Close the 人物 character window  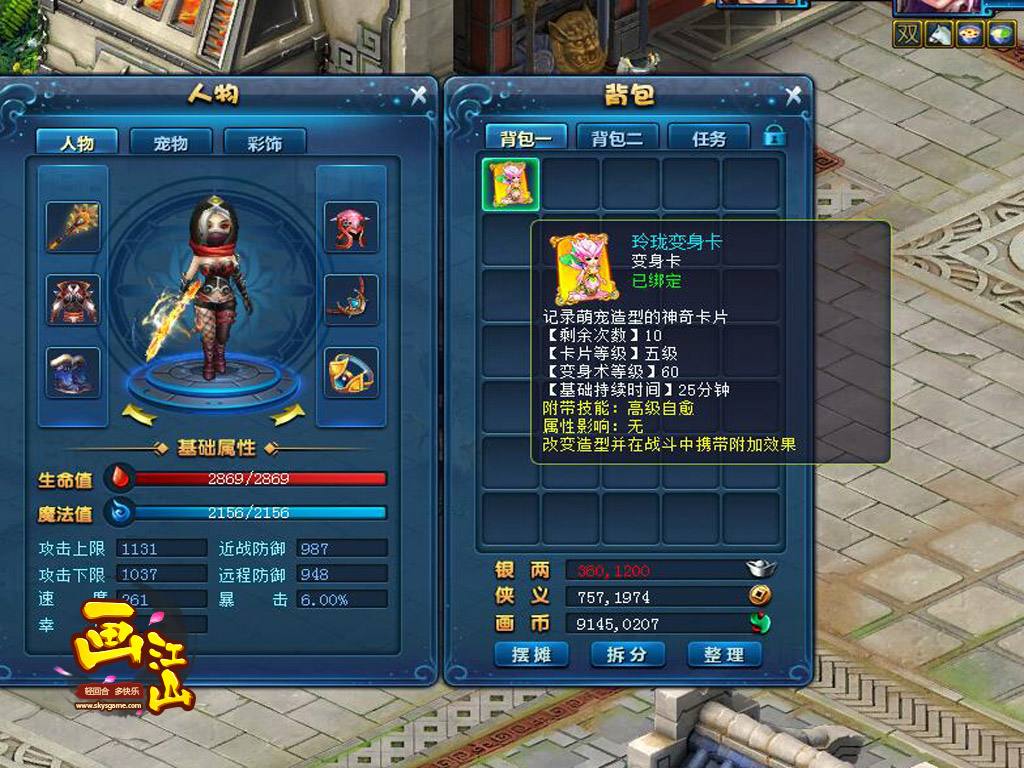[419, 95]
